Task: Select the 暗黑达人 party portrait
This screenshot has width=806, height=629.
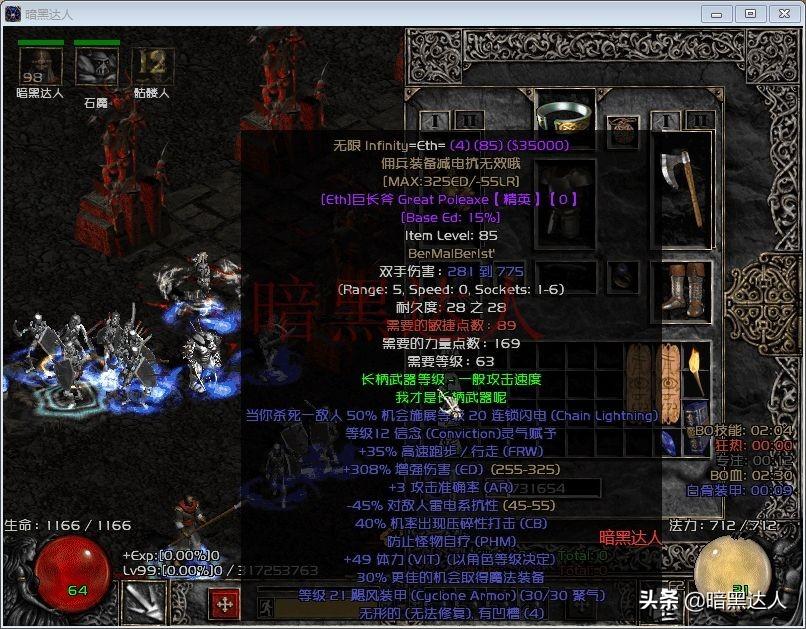Action: click(40, 66)
